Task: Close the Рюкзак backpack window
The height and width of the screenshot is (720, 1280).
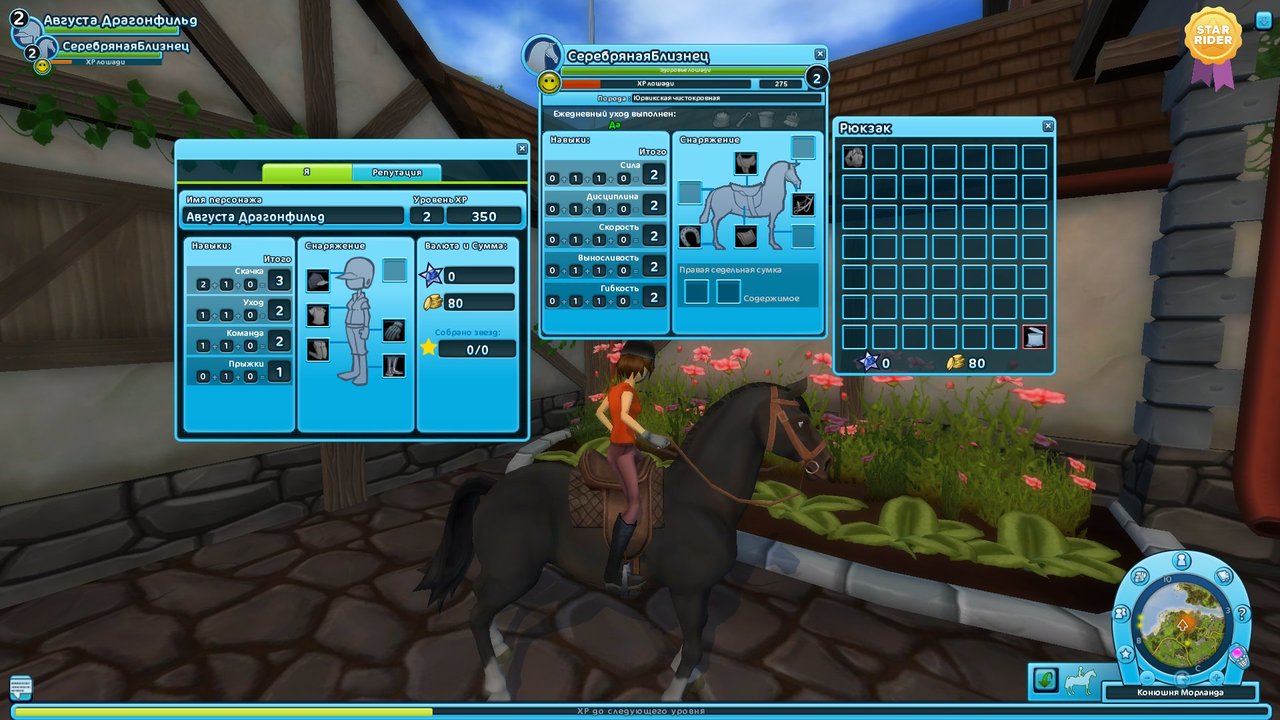Action: point(1047,126)
